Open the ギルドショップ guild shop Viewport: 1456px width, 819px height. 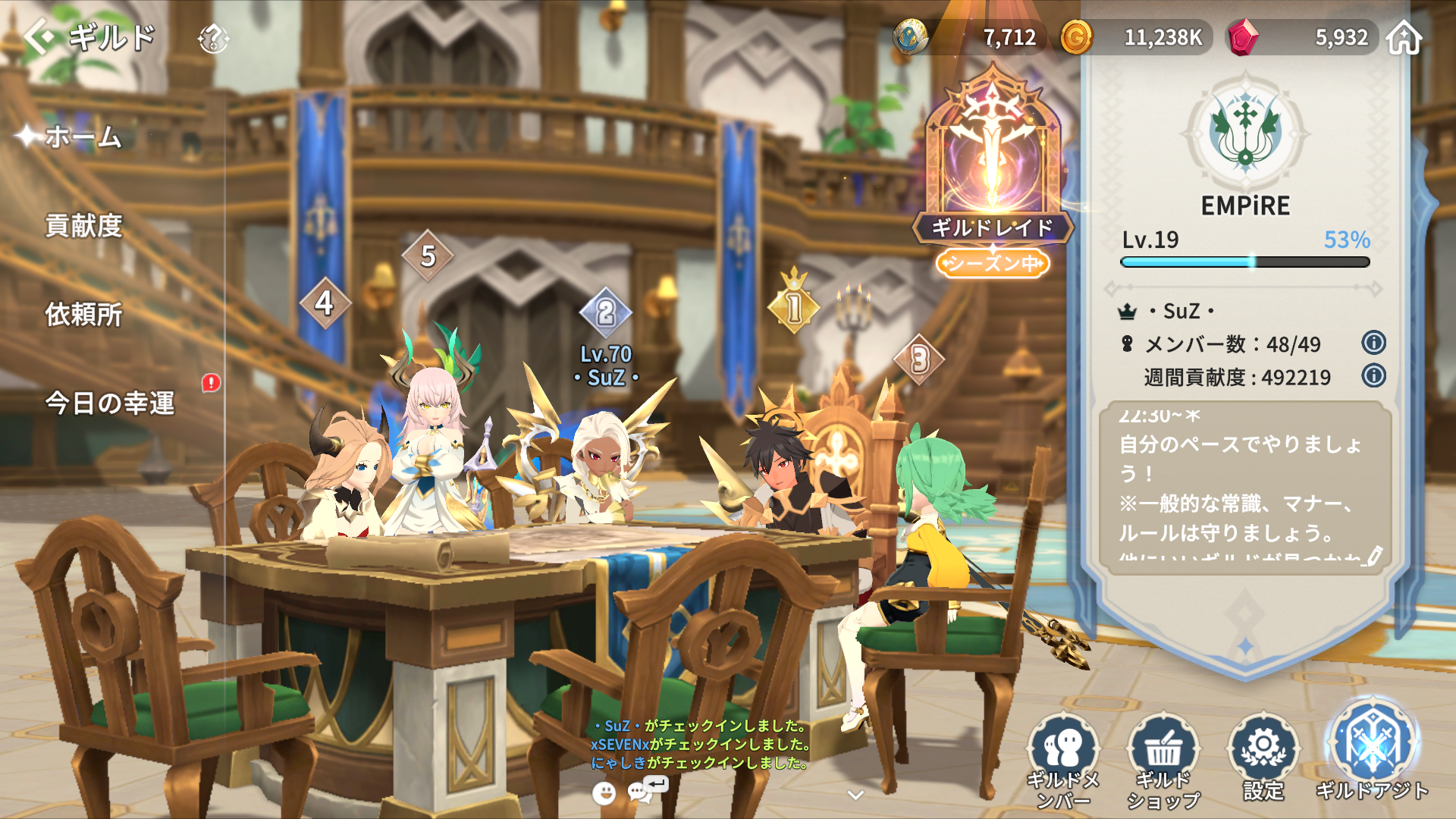1163,760
